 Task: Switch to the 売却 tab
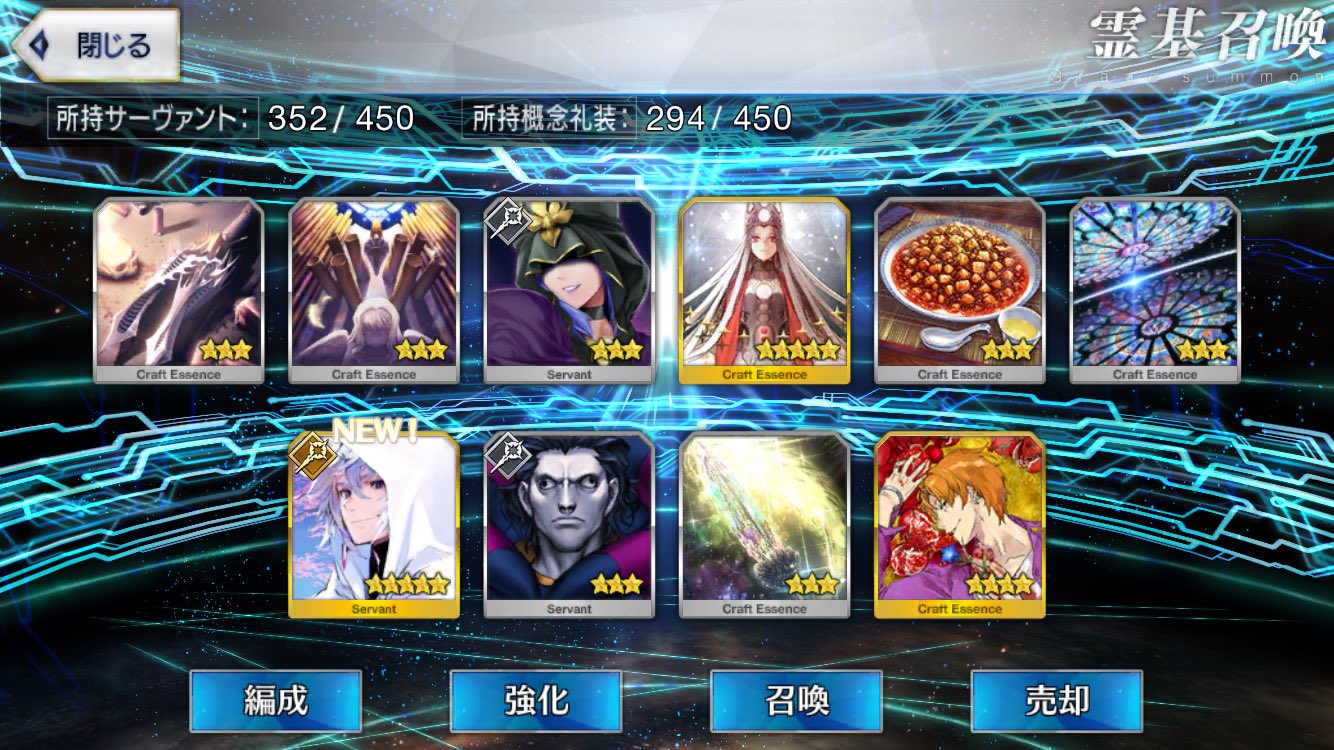[1055, 703]
